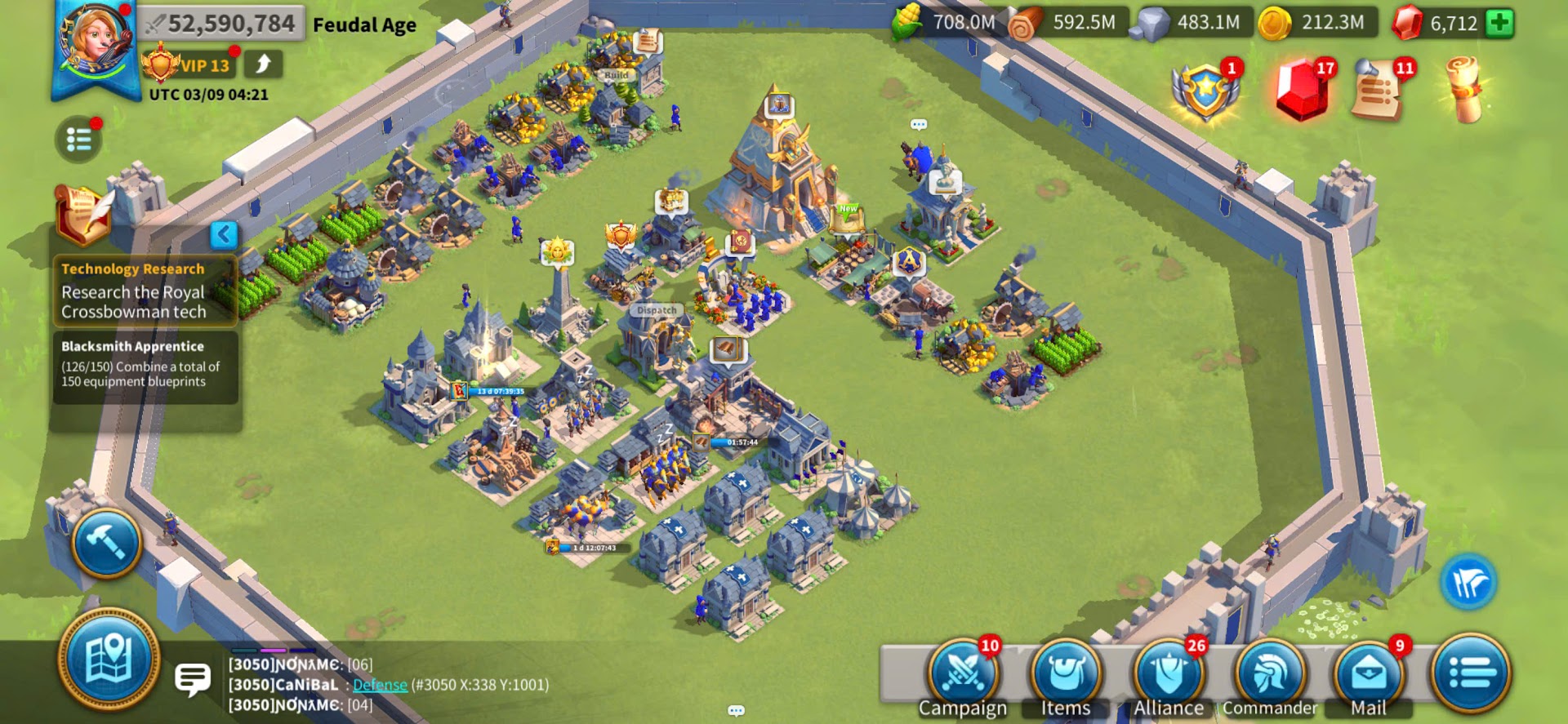Open the build hammer menu
Screen dimensions: 1568x724
click(x=106, y=542)
